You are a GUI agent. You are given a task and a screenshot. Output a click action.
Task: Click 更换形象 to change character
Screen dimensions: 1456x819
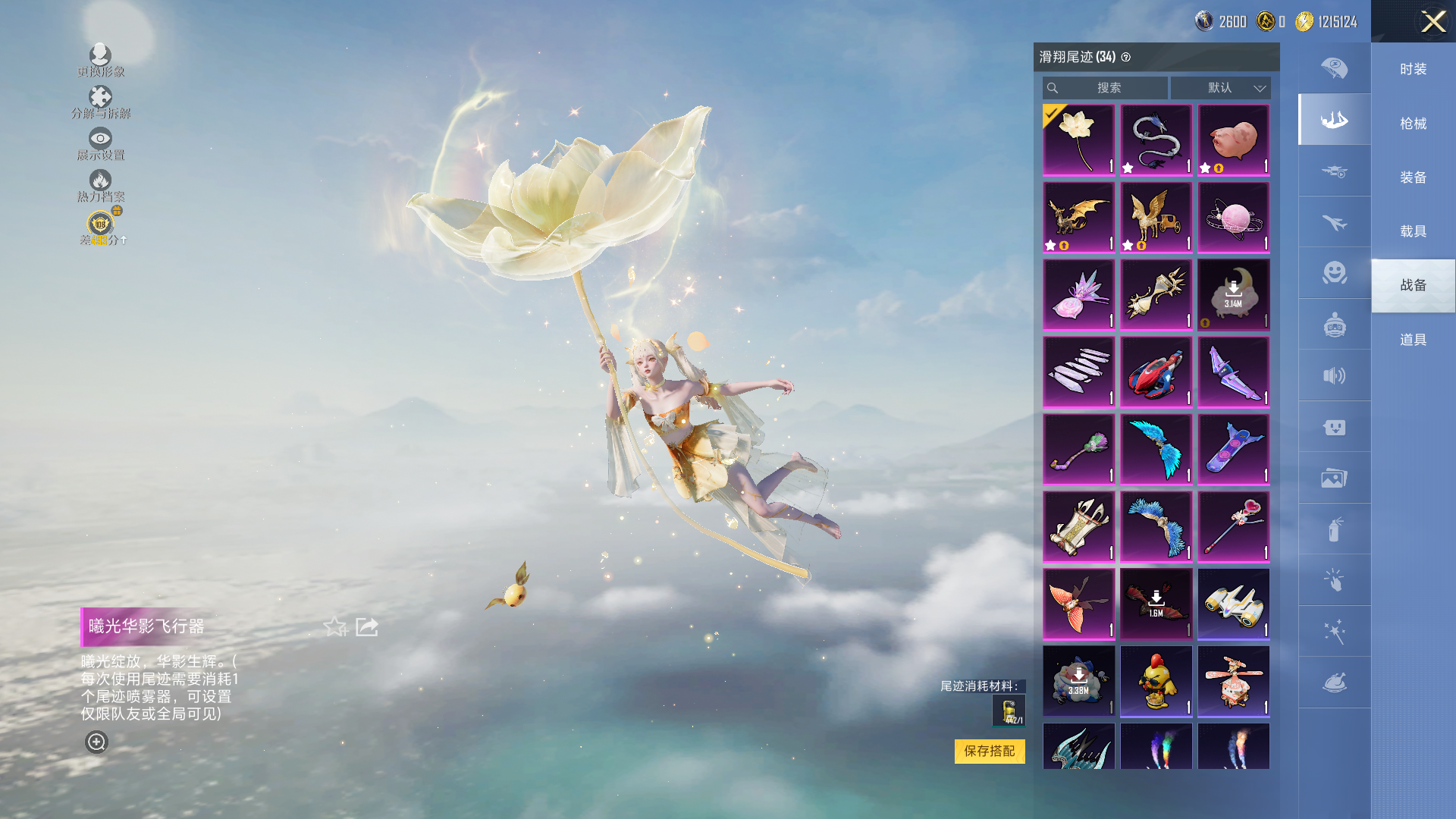(100, 60)
